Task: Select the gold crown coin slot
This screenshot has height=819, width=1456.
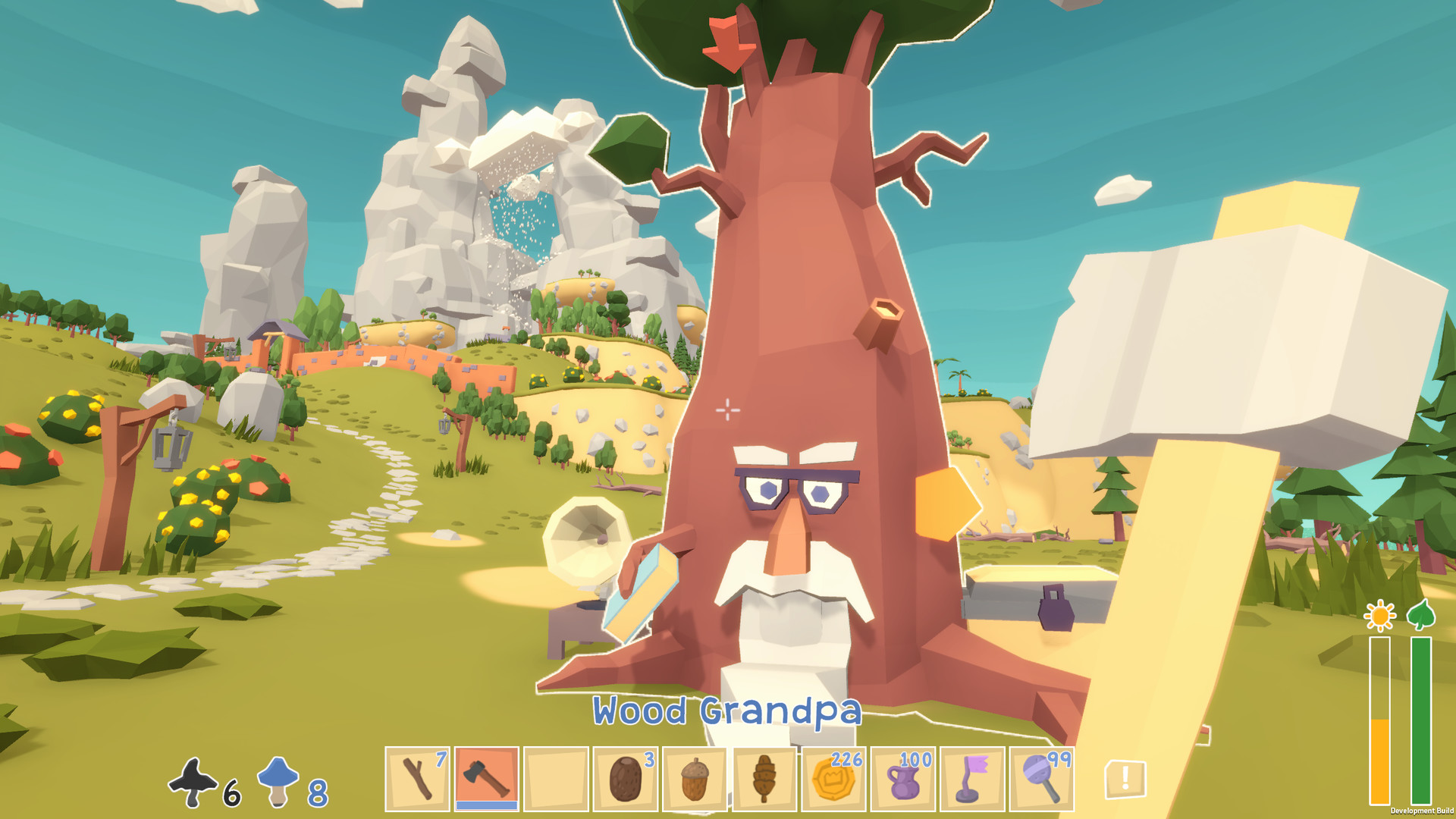Action: pos(833,779)
